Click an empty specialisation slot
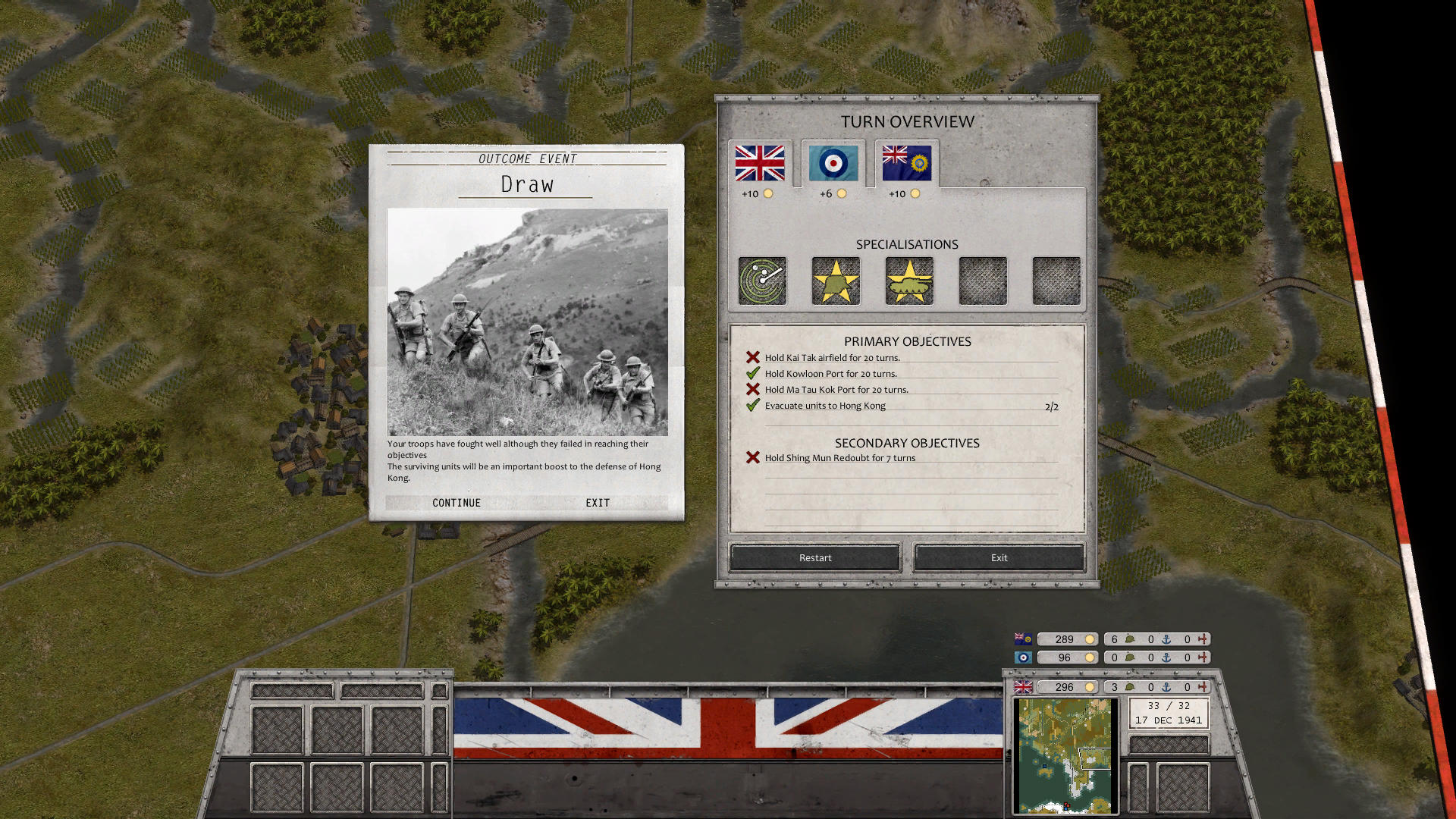The image size is (1456, 819). (x=981, y=281)
